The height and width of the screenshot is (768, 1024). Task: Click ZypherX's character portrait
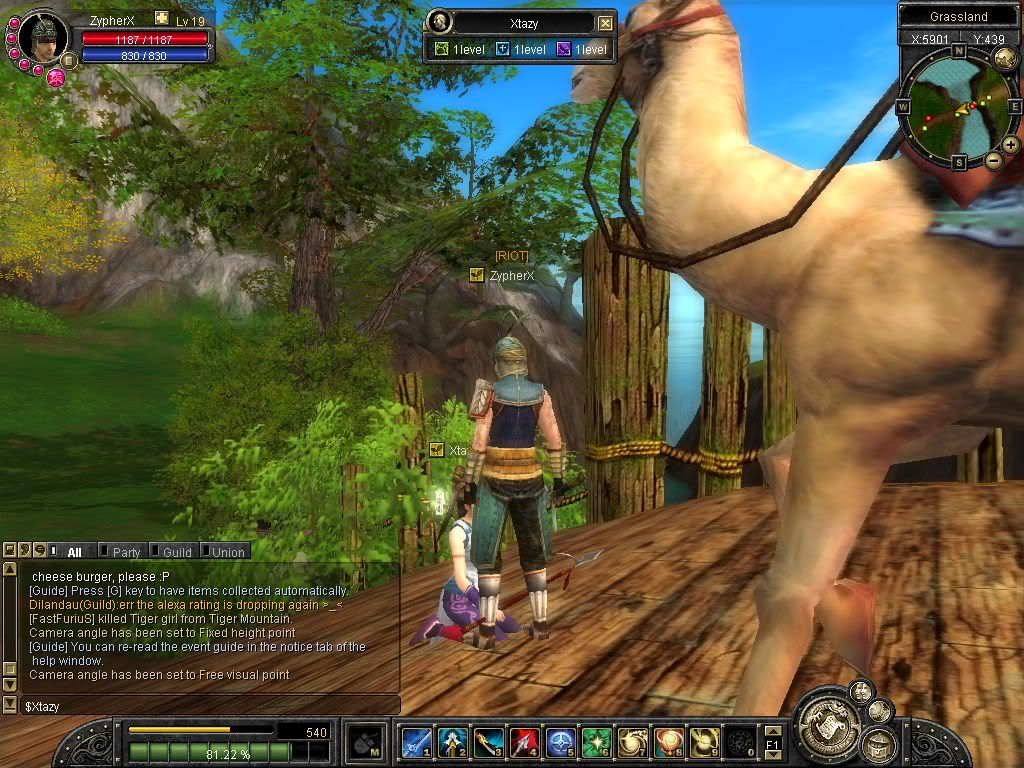coord(43,36)
